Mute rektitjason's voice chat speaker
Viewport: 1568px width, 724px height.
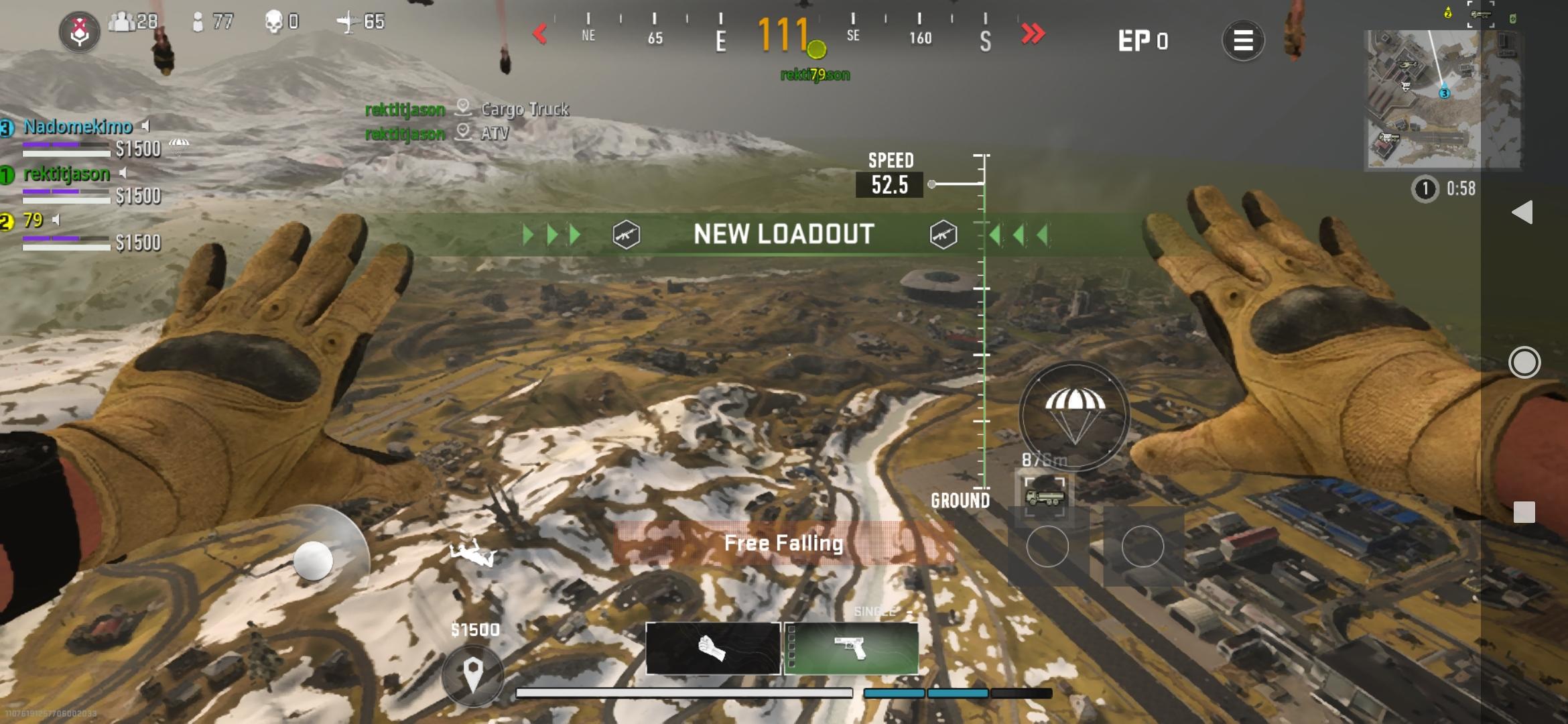[x=123, y=173]
